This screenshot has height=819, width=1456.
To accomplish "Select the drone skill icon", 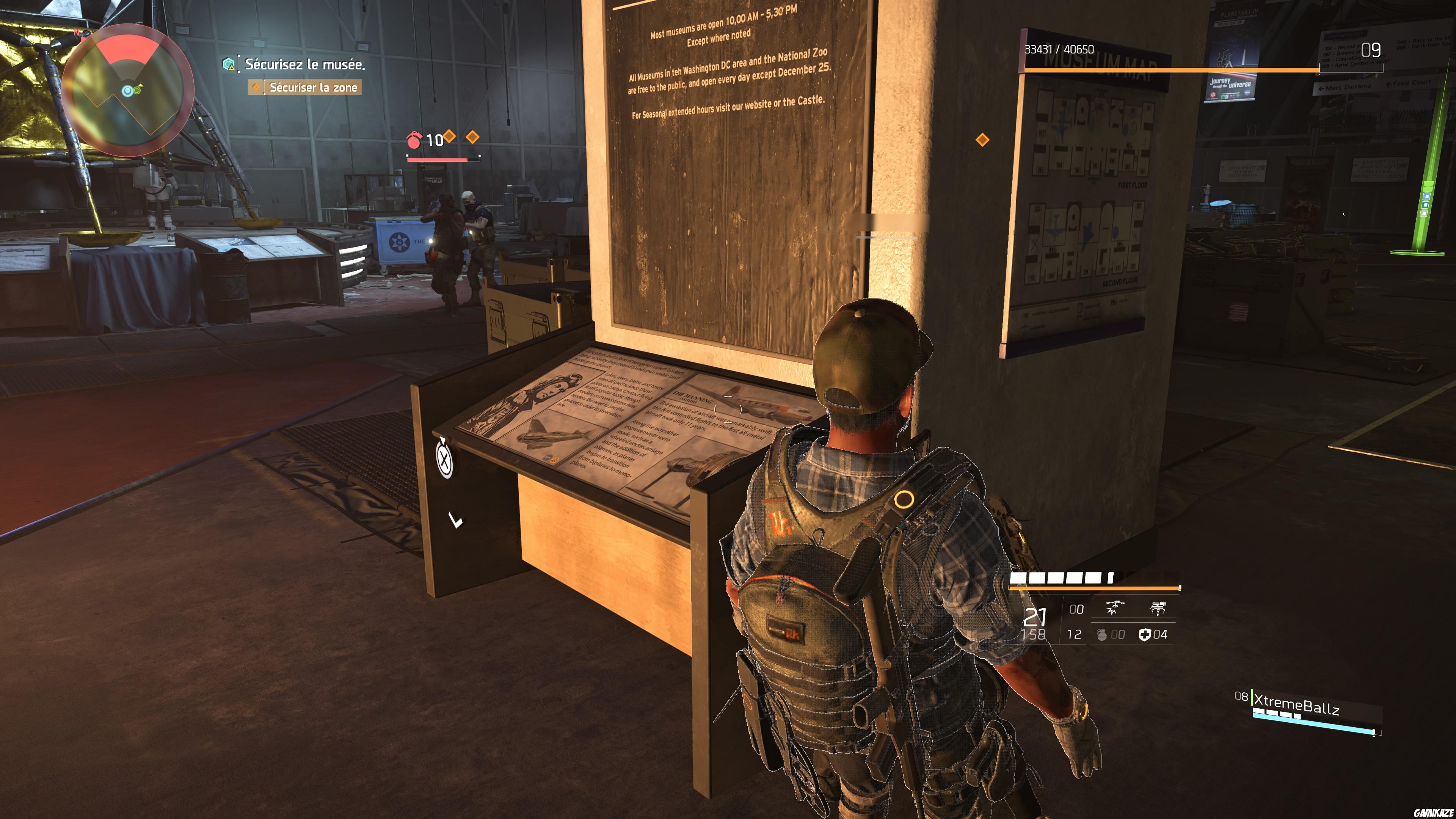I will tap(1116, 608).
